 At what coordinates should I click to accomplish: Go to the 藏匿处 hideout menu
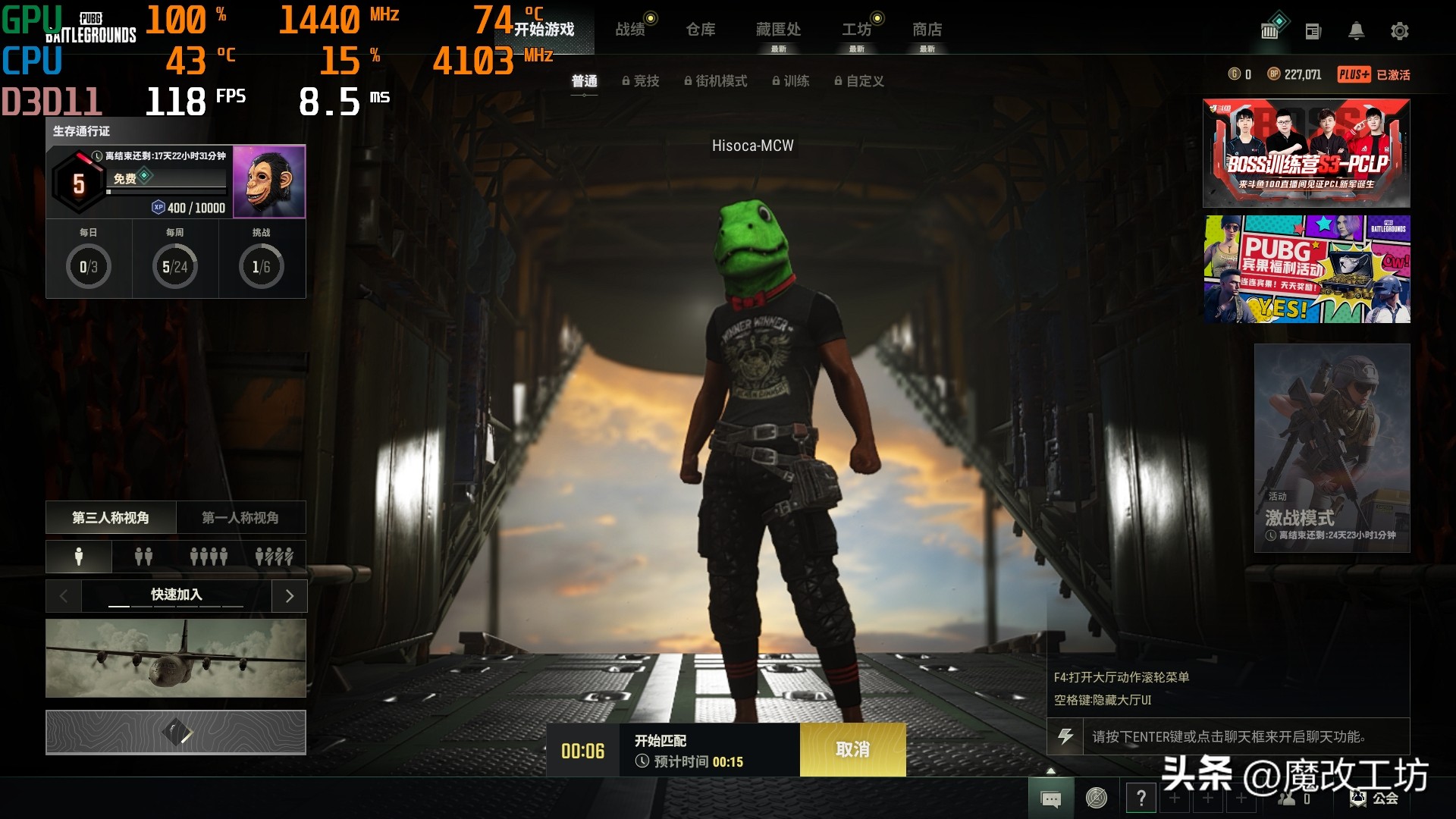(x=778, y=30)
